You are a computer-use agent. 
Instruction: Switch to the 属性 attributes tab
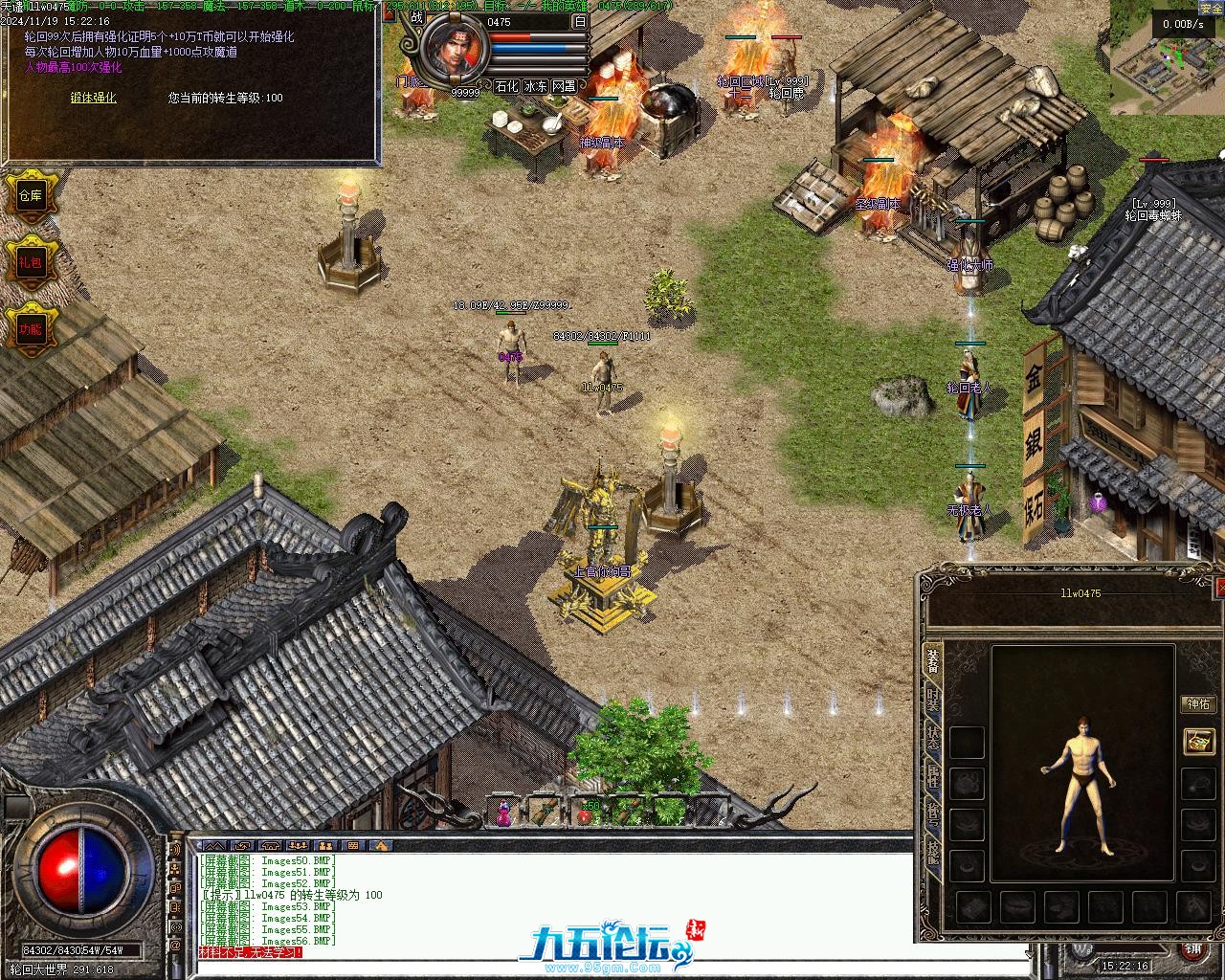tap(932, 777)
